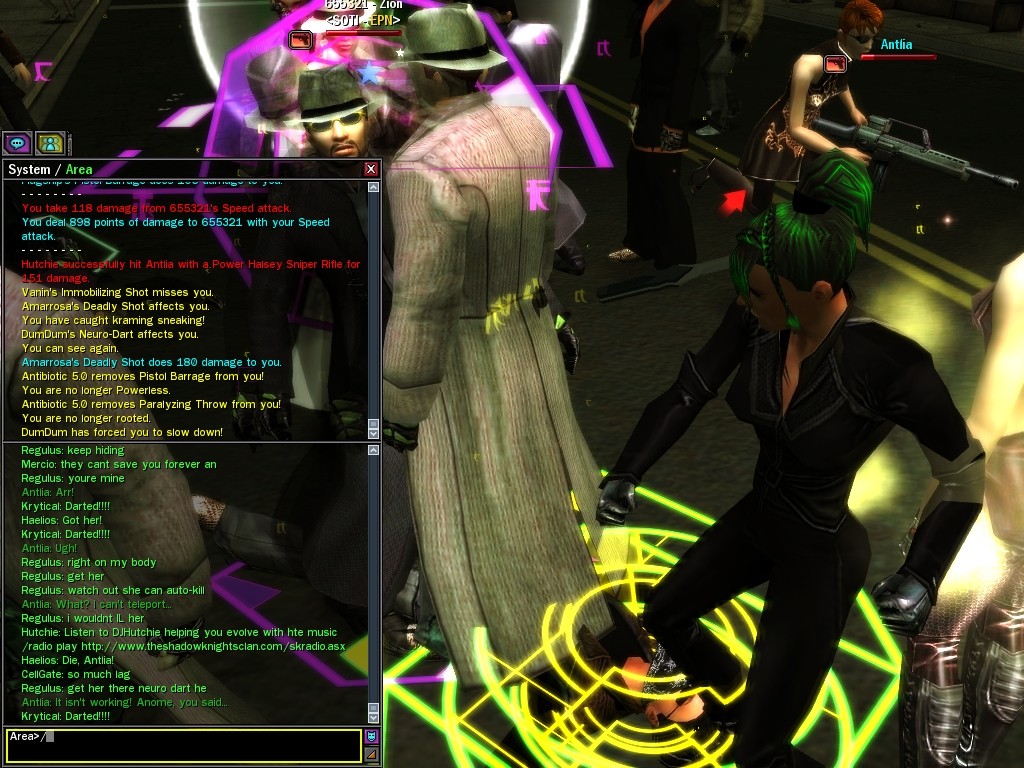Focus the Area chat input field
The height and width of the screenshot is (768, 1024).
(x=183, y=745)
